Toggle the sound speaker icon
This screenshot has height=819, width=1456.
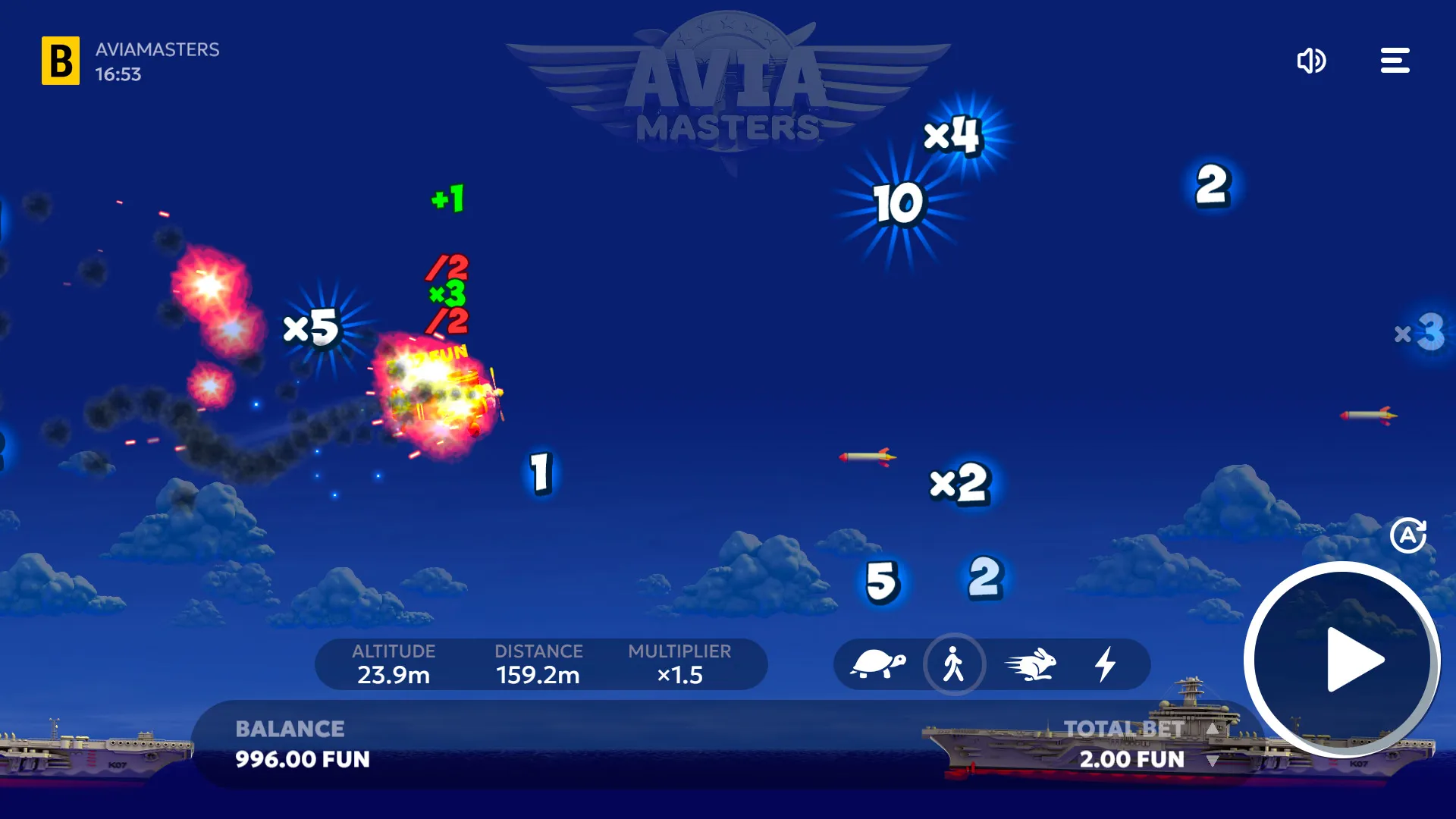(x=1311, y=61)
